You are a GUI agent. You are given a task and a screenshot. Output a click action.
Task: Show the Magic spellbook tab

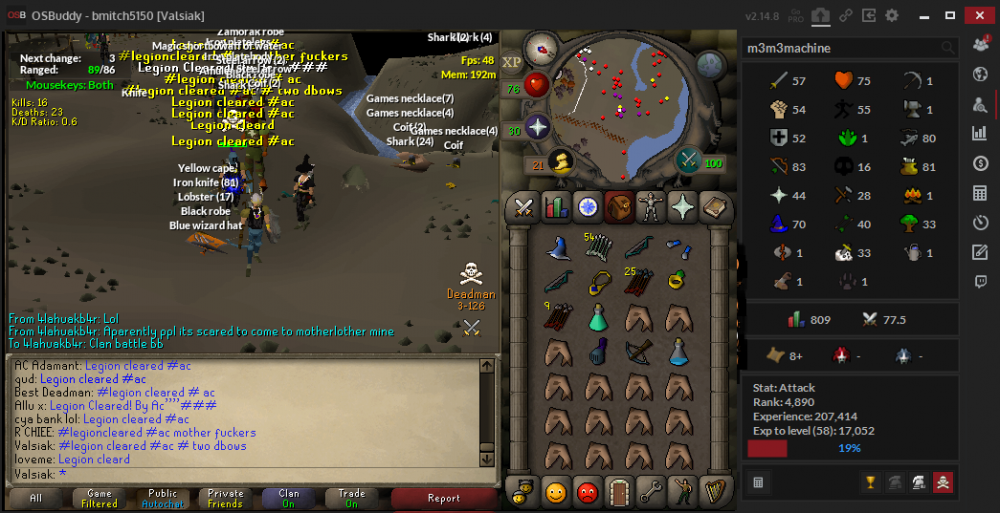(715, 207)
